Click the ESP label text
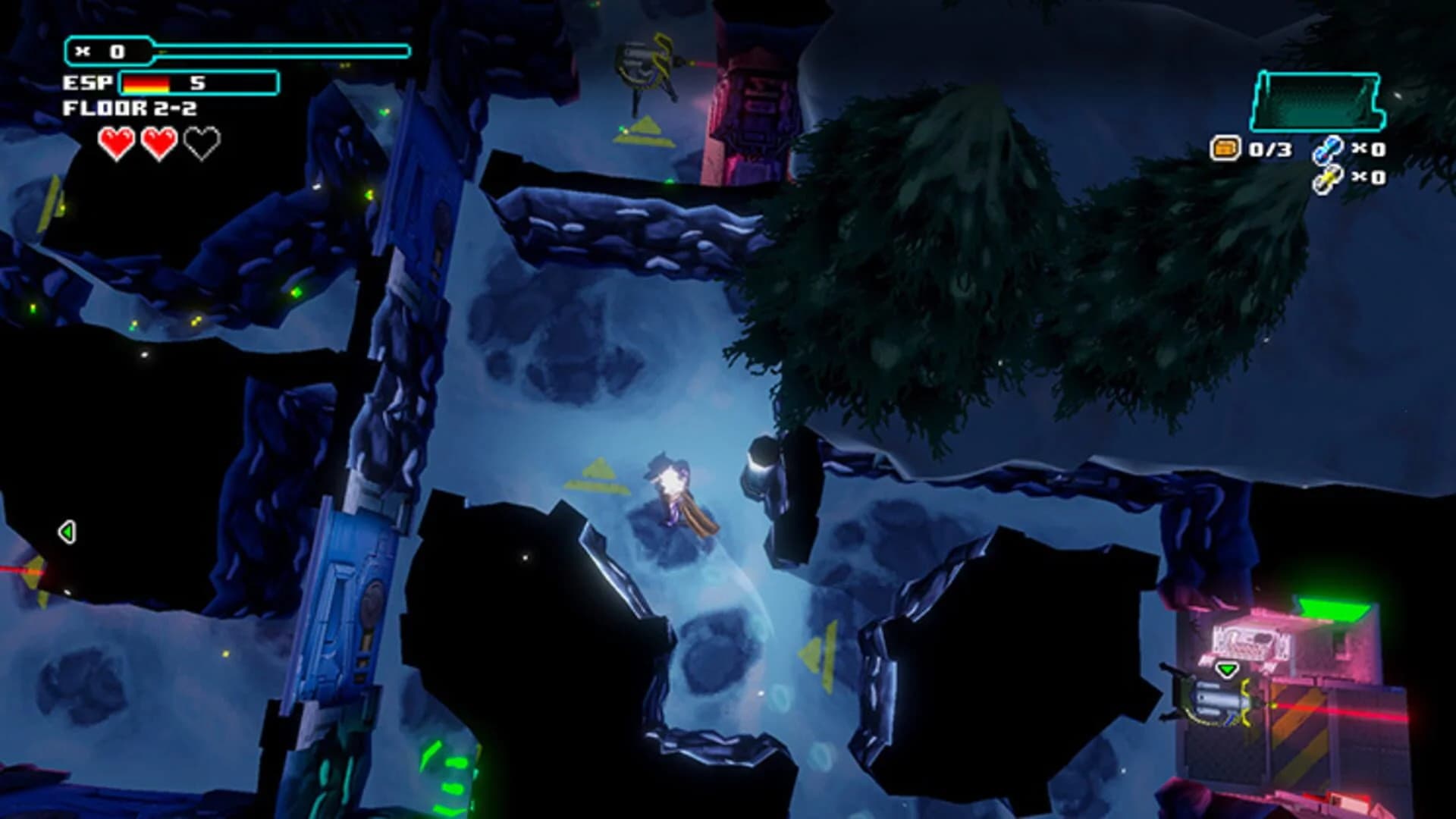This screenshot has height=819, width=1456. coord(87,83)
